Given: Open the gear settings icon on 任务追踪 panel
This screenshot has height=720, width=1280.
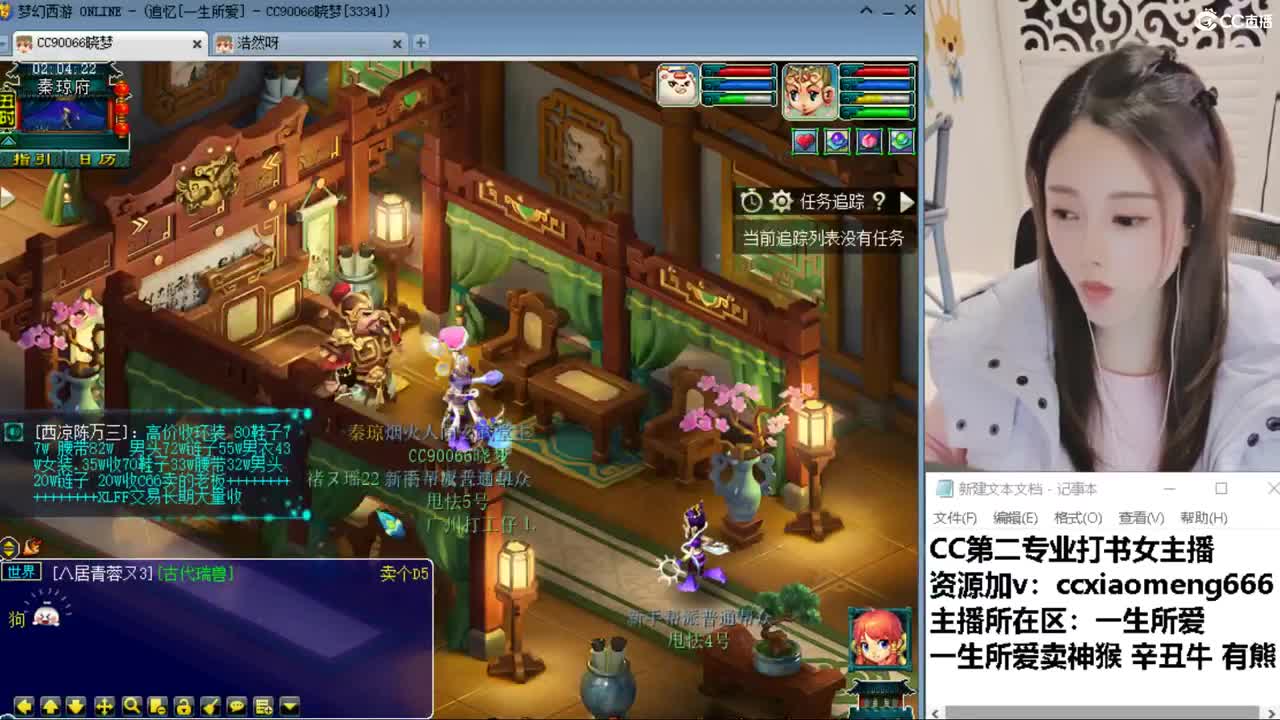Looking at the screenshot, I should [782, 201].
